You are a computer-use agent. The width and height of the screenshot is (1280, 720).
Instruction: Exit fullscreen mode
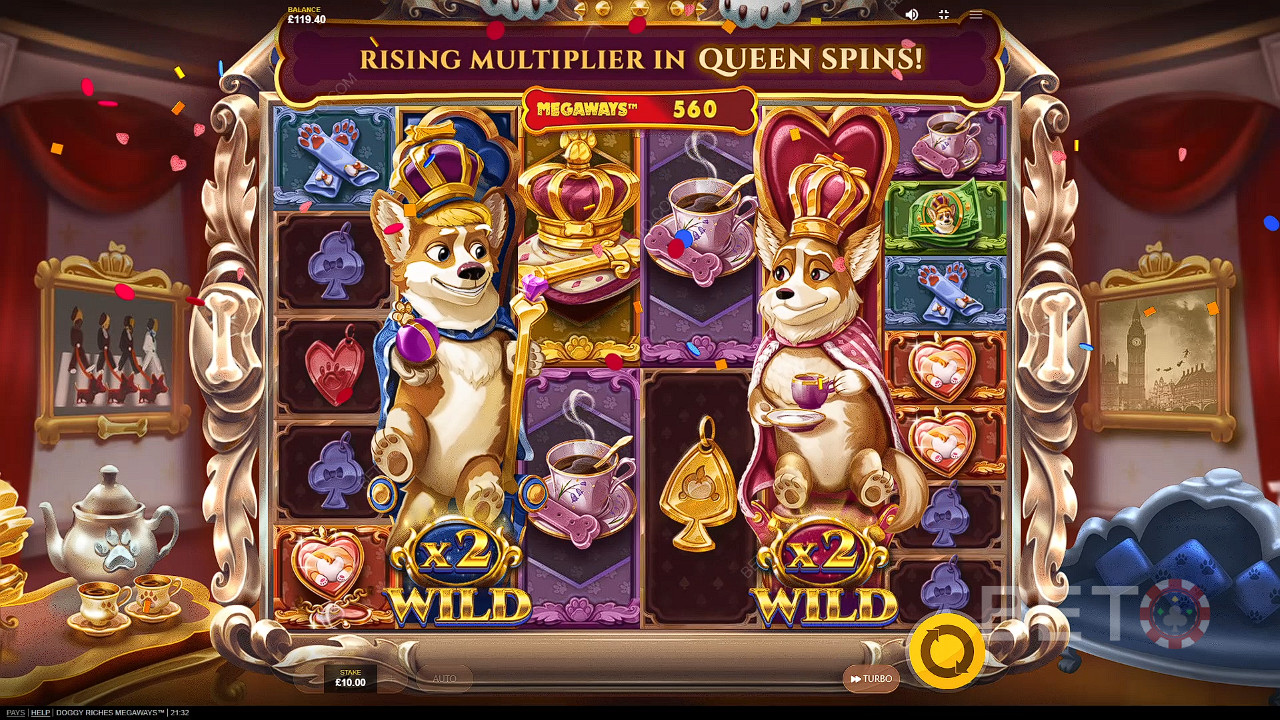pos(943,14)
